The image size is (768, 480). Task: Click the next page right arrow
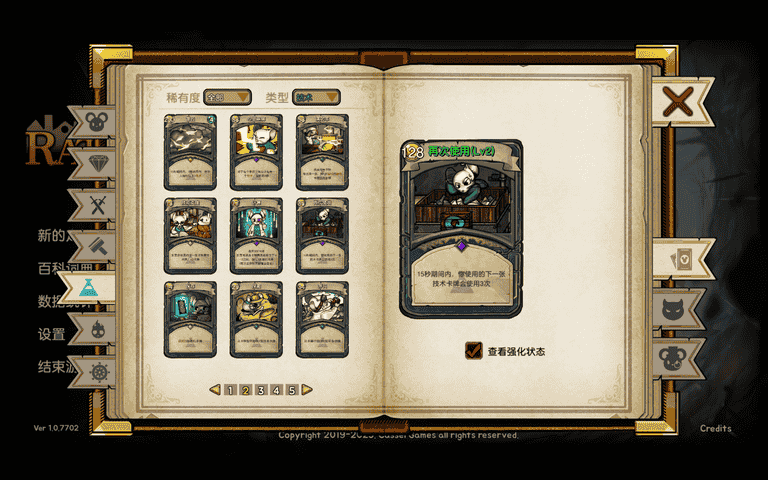[x=306, y=390]
